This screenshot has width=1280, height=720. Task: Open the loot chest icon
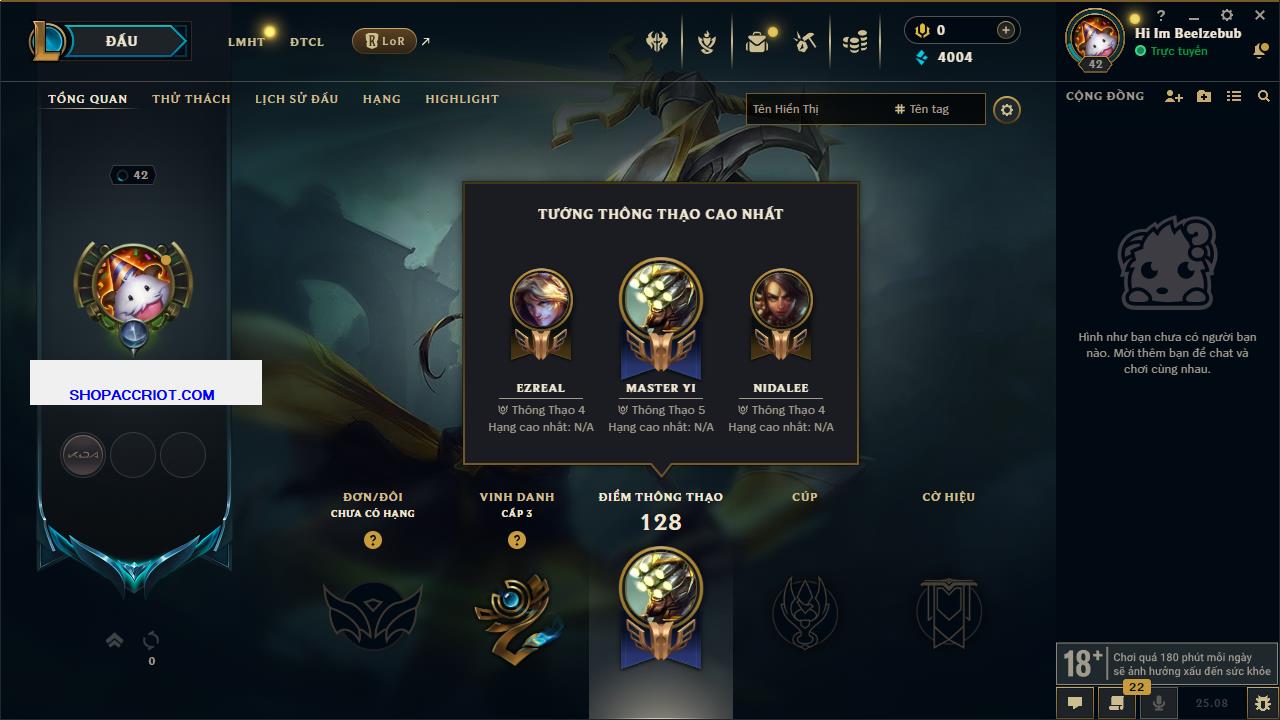coord(757,42)
